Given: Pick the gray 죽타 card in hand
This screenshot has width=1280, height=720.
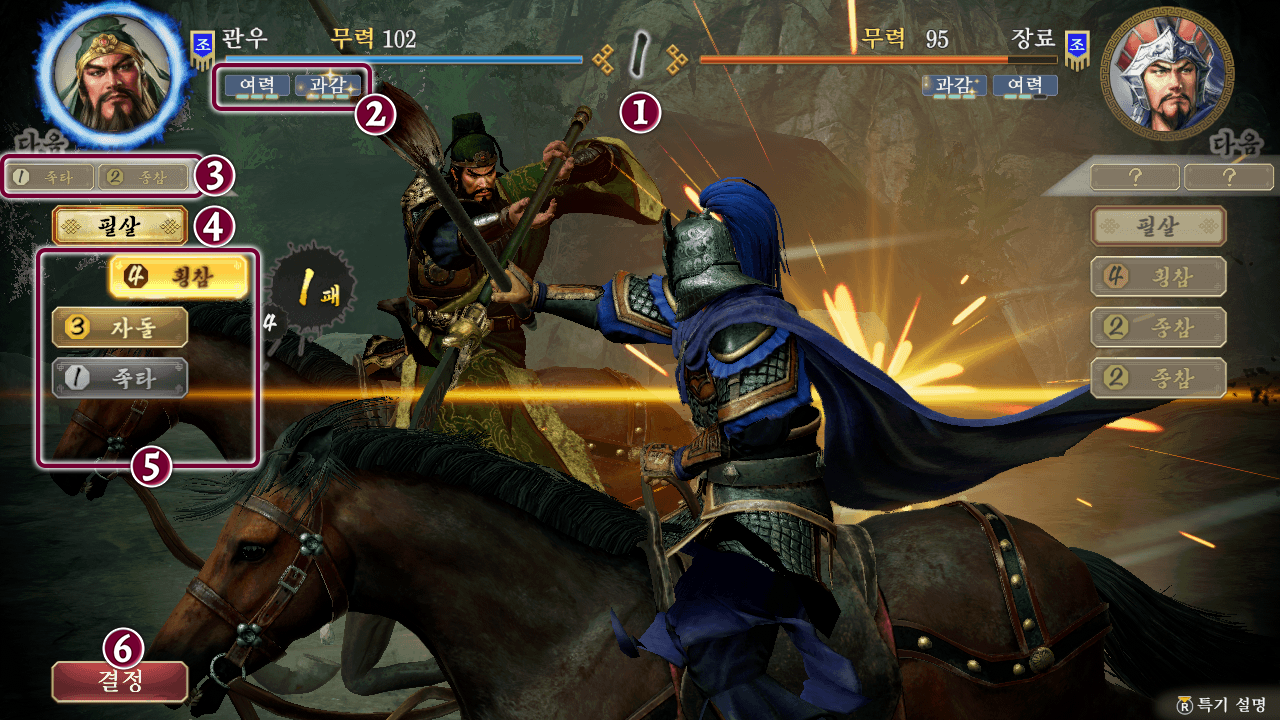Looking at the screenshot, I should [x=120, y=378].
